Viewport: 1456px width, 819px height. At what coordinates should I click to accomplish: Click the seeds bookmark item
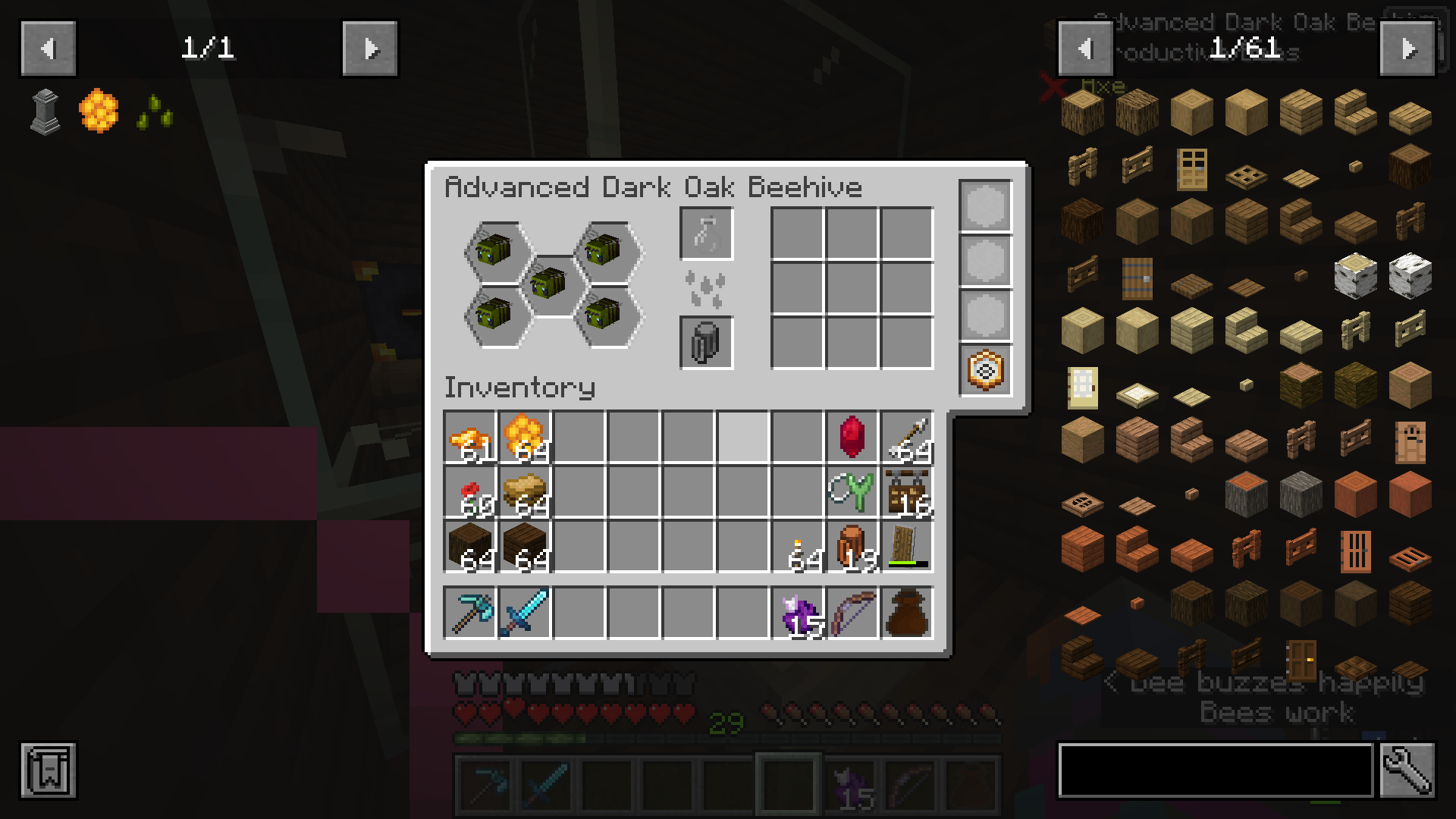tap(153, 112)
